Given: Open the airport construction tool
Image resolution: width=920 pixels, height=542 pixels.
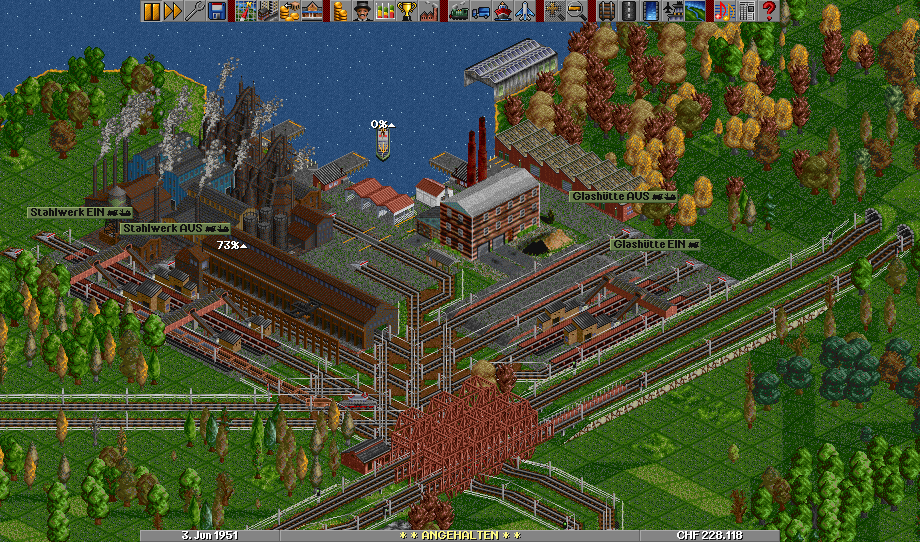Looking at the screenshot, I should [x=673, y=11].
